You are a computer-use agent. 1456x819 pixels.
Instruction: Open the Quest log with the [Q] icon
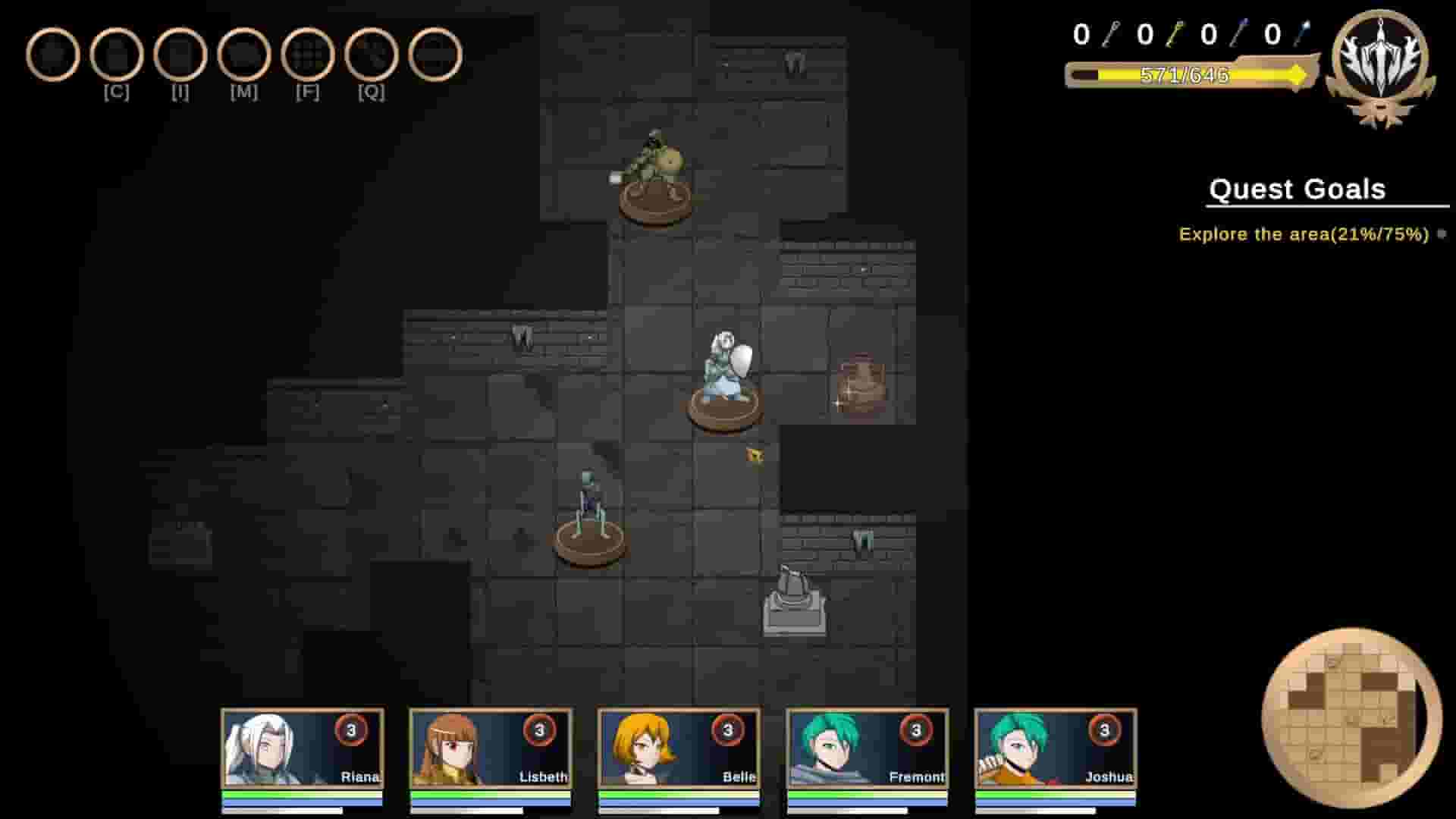coord(369,55)
